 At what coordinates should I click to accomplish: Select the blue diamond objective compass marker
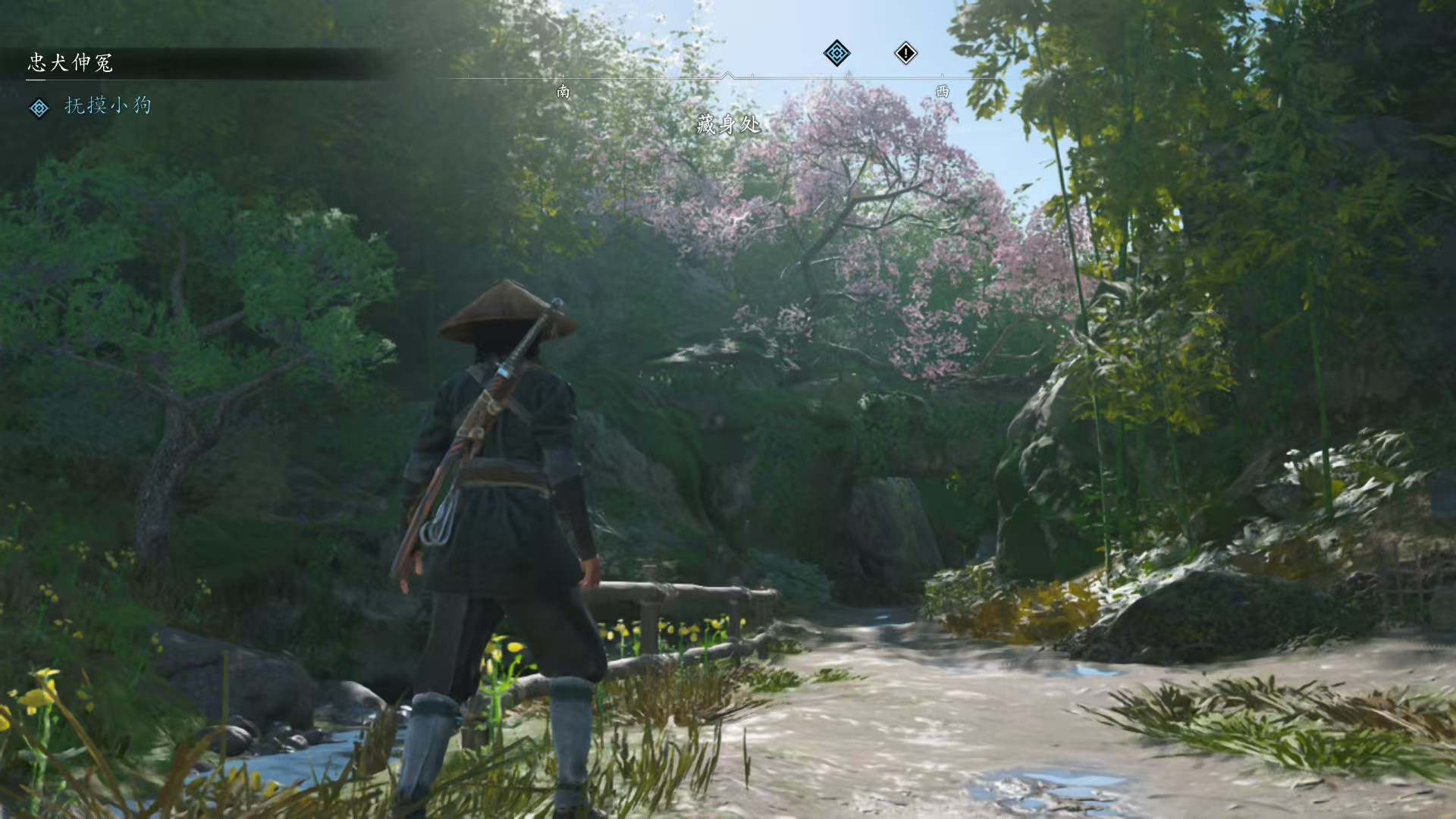coord(836,53)
